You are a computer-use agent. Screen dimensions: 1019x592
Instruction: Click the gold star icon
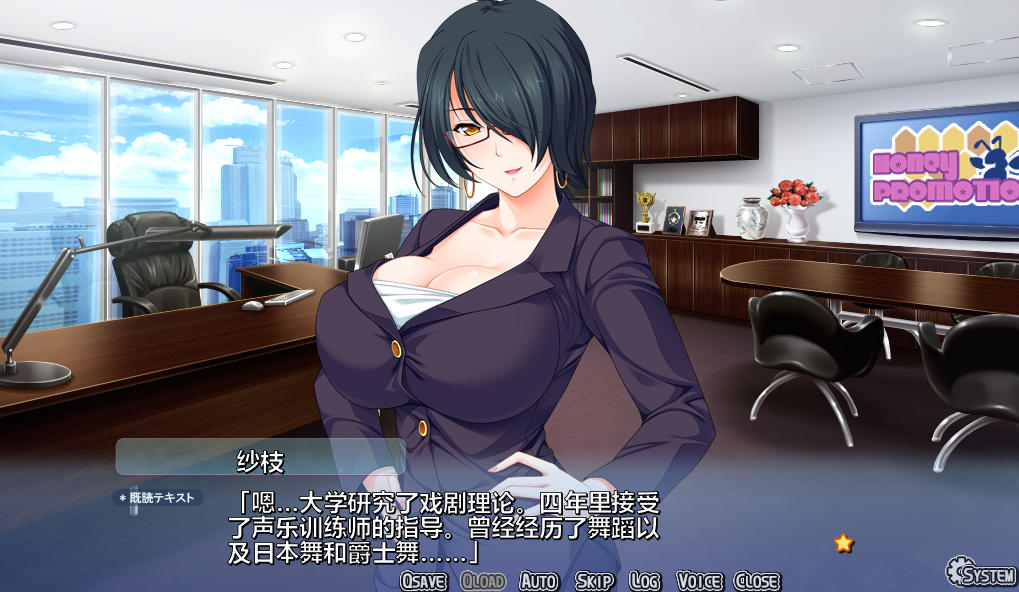tap(843, 543)
